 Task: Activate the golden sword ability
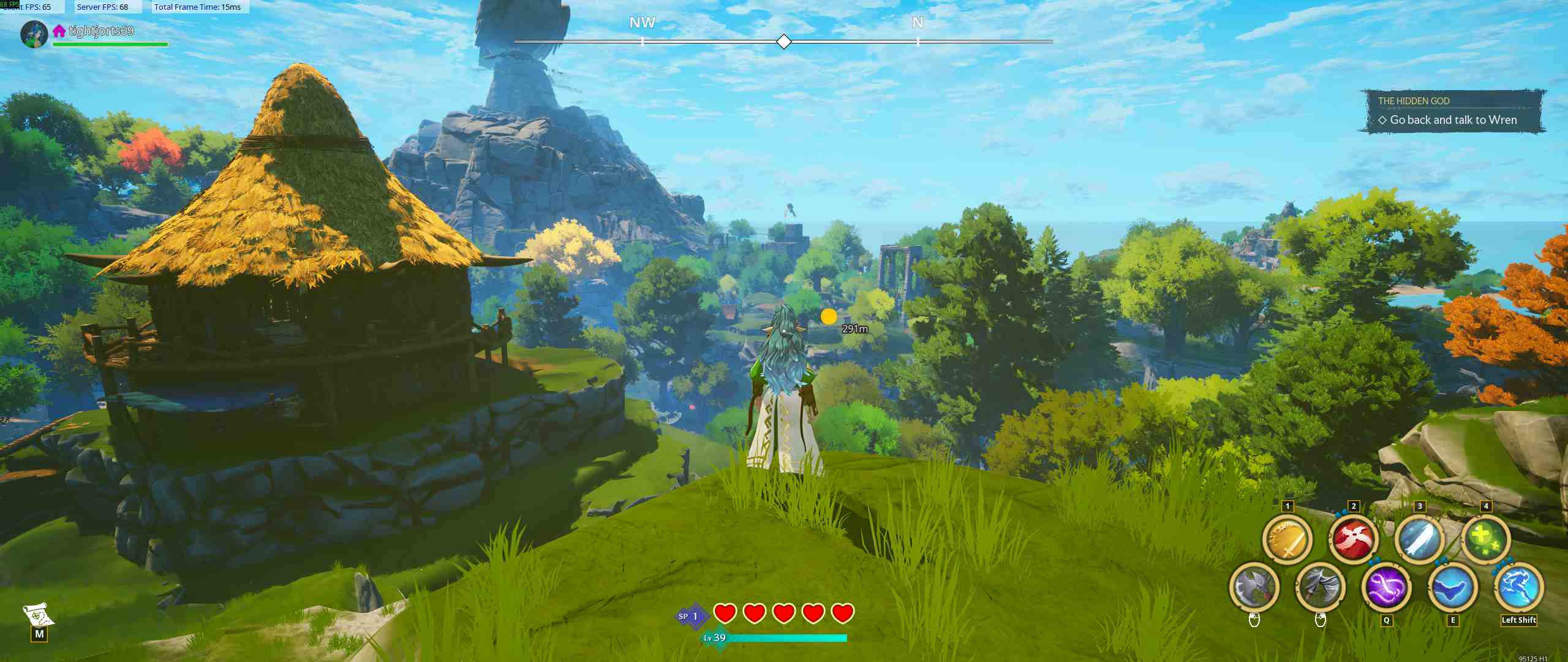[x=1287, y=539]
